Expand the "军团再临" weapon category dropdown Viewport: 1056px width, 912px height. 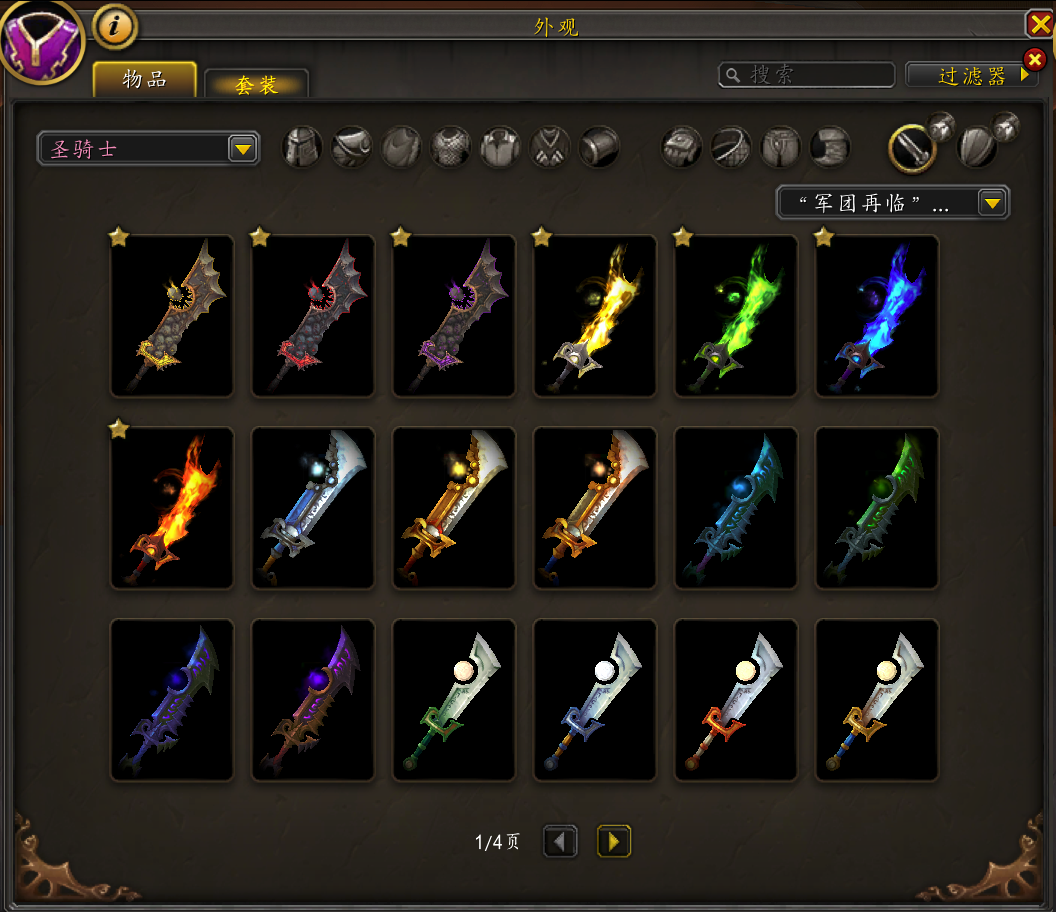[x=893, y=203]
